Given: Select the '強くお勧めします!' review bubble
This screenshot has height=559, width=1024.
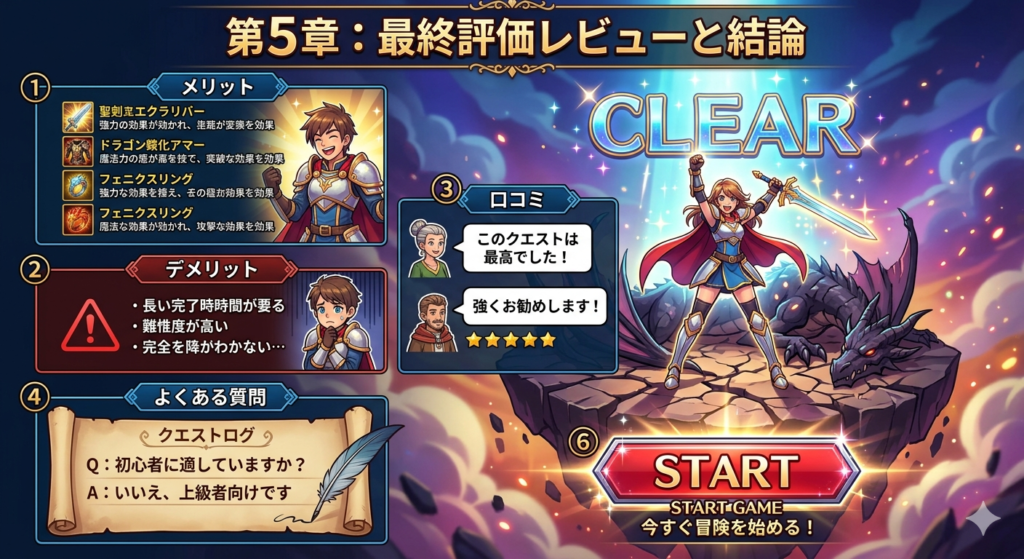Looking at the screenshot, I should (x=534, y=306).
